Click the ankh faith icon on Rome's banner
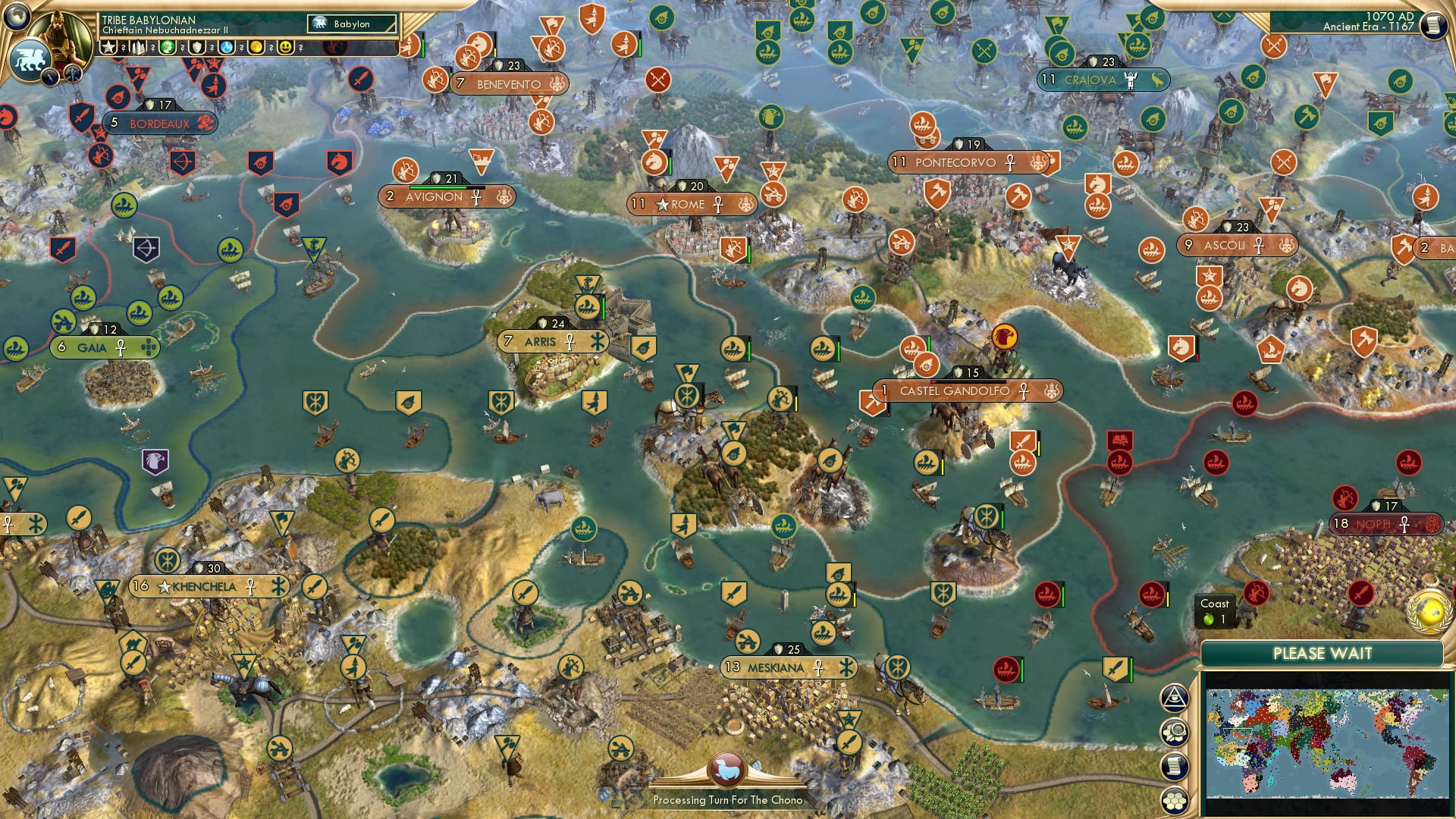1456x819 pixels. [x=720, y=205]
